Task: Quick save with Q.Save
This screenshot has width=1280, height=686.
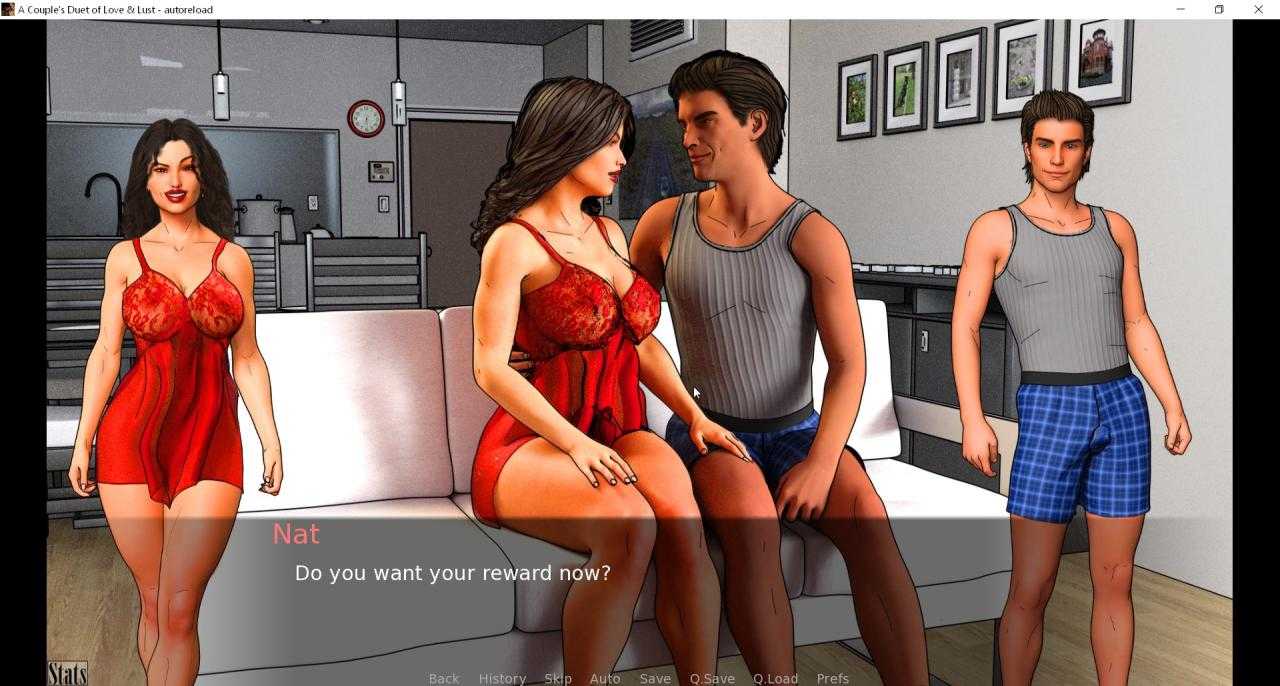Action: click(712, 678)
